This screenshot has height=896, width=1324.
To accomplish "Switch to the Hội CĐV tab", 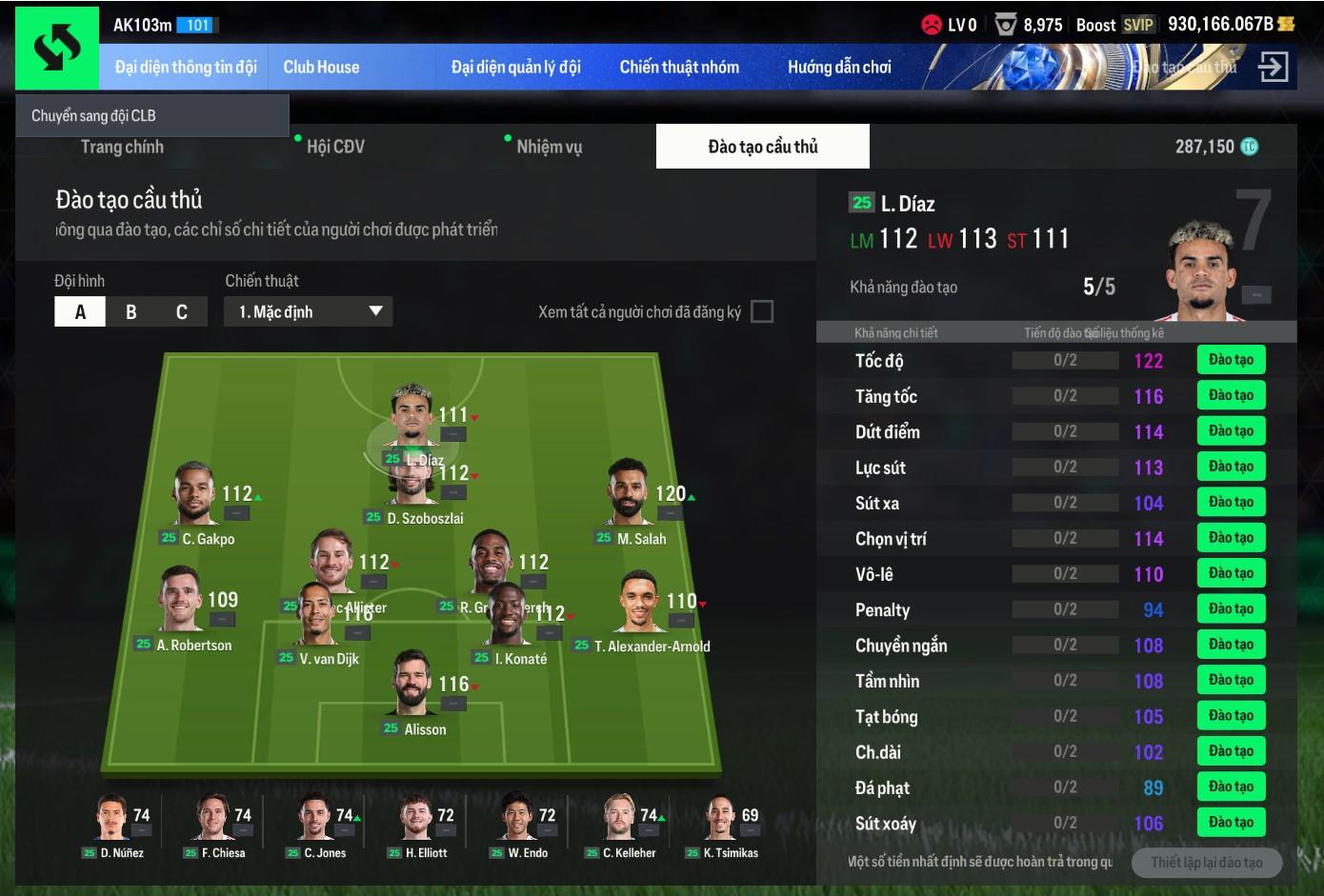I will click(335, 147).
